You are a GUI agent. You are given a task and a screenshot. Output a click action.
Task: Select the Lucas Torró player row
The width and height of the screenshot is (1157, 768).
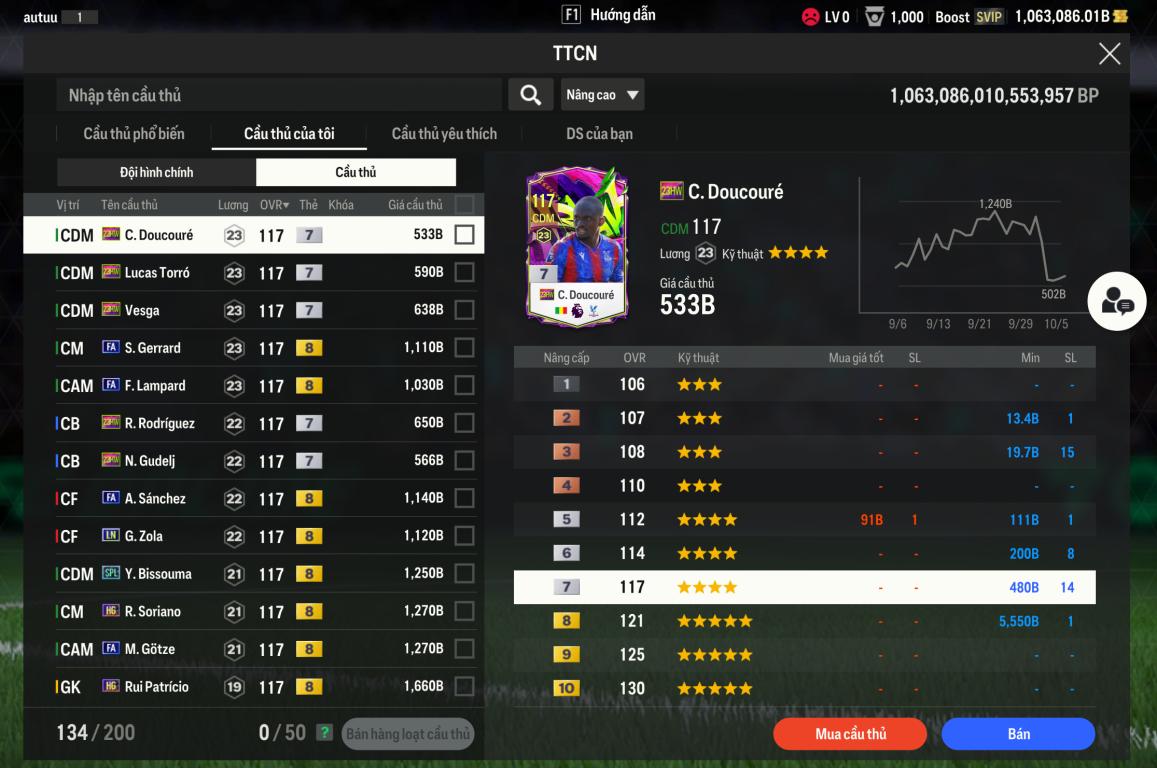click(250, 273)
